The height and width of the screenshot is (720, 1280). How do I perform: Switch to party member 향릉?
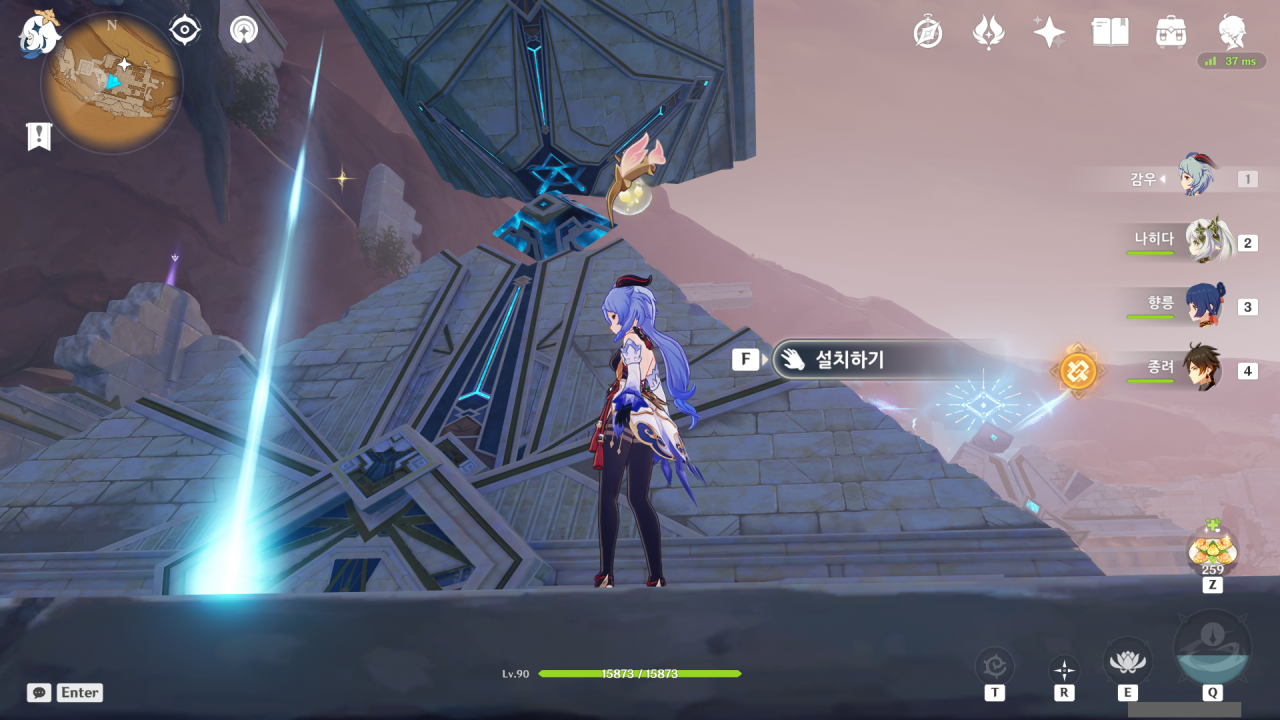point(1205,306)
